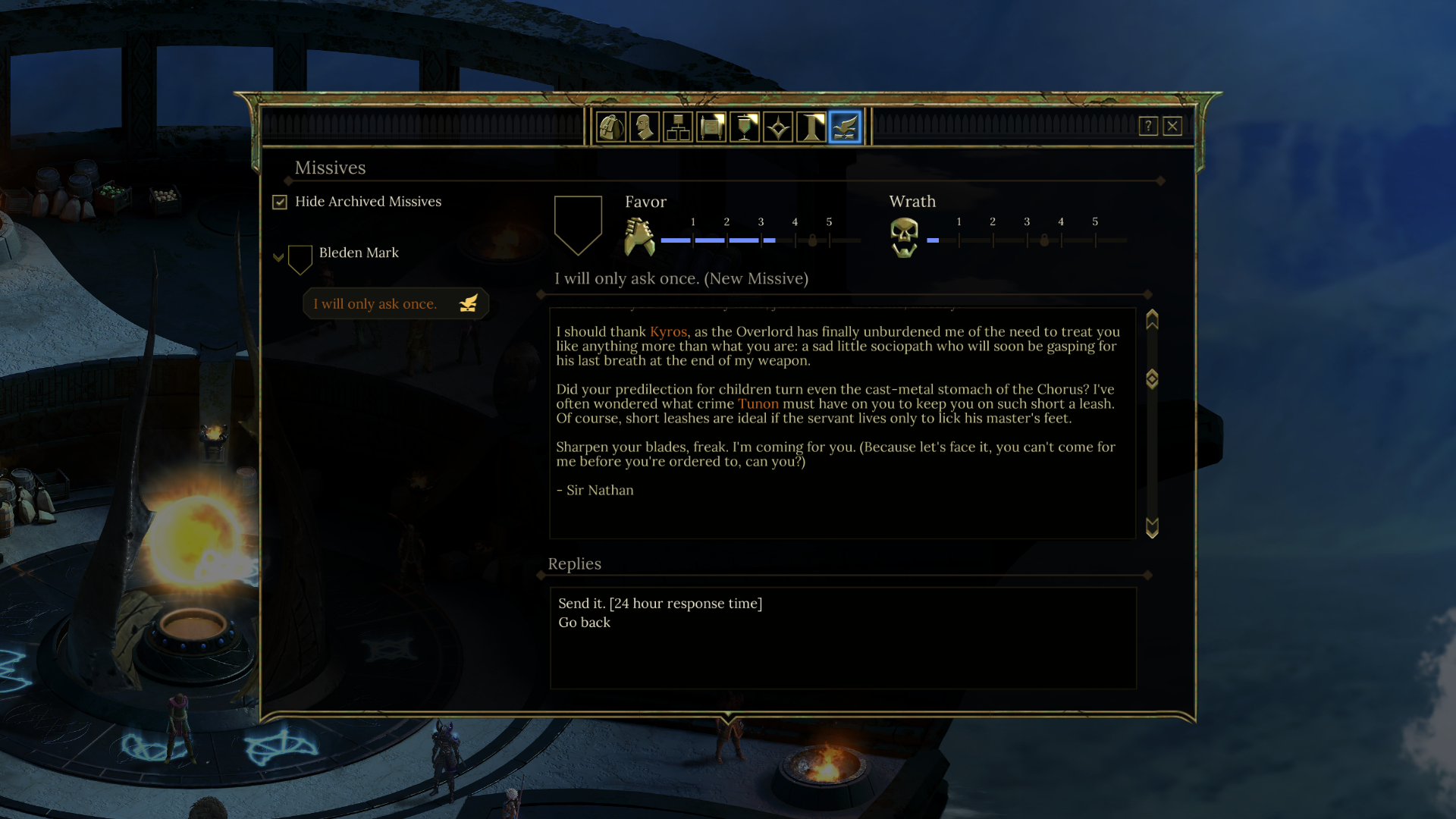Screen dimensions: 1456x819
Task: Open the scroll journal tab
Action: (x=711, y=127)
